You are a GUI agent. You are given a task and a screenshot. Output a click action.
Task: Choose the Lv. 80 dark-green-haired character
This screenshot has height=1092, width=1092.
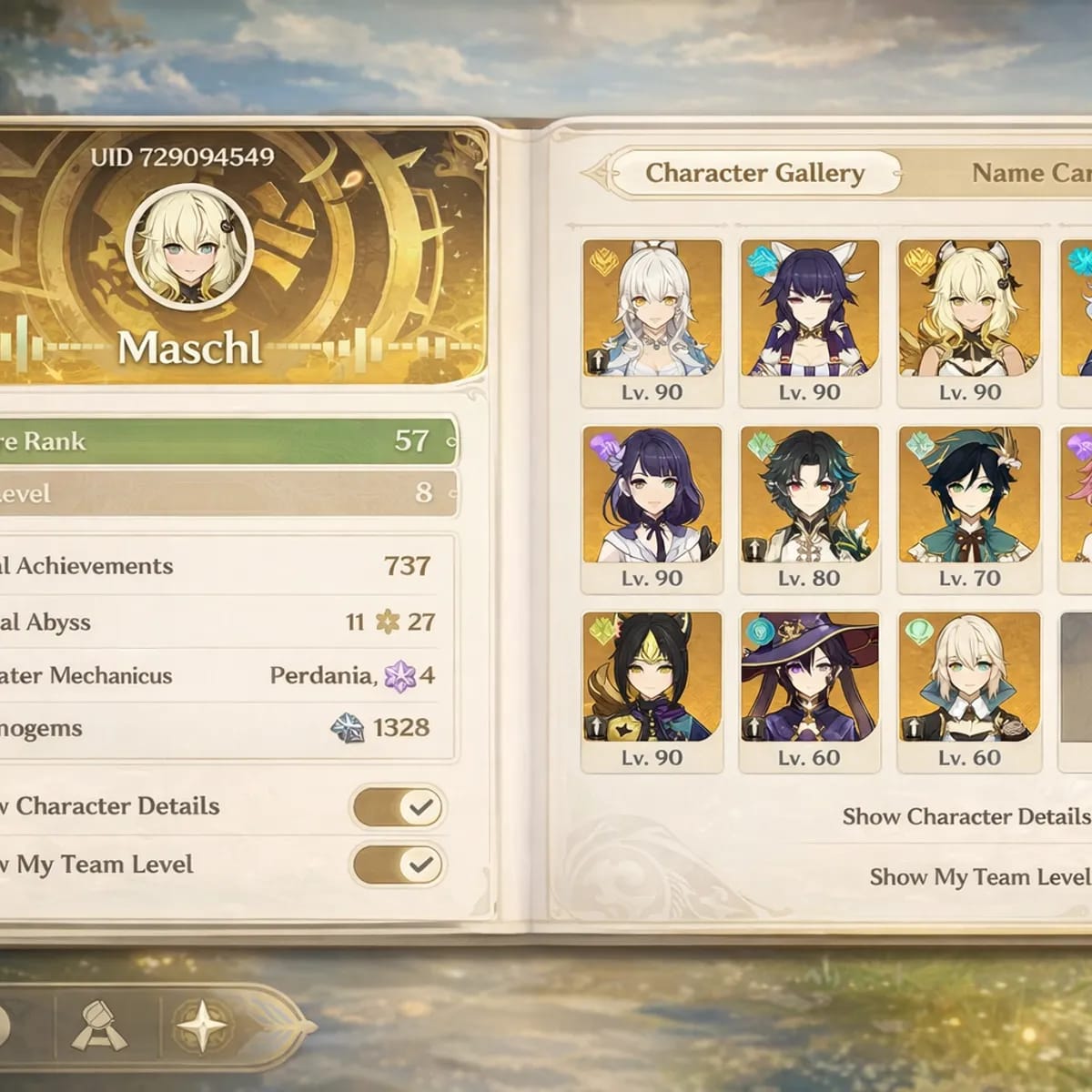pos(809,507)
